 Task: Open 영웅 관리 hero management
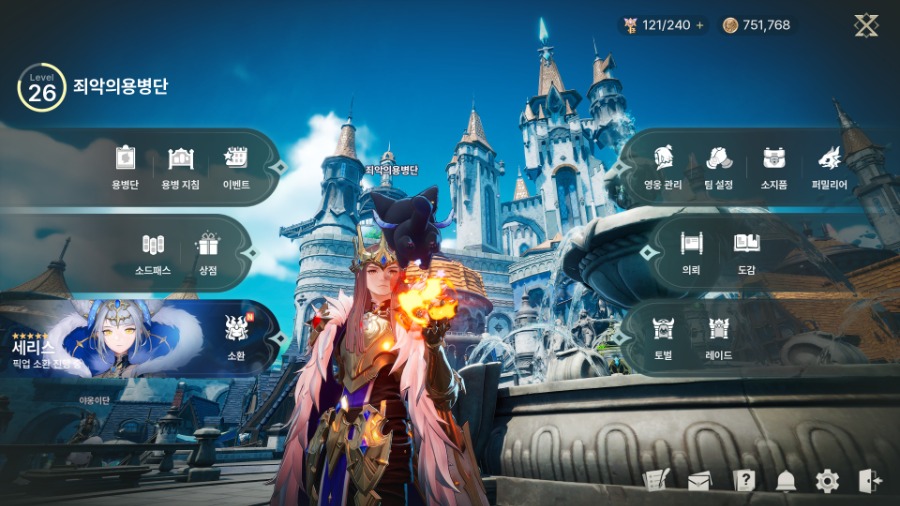(661, 166)
